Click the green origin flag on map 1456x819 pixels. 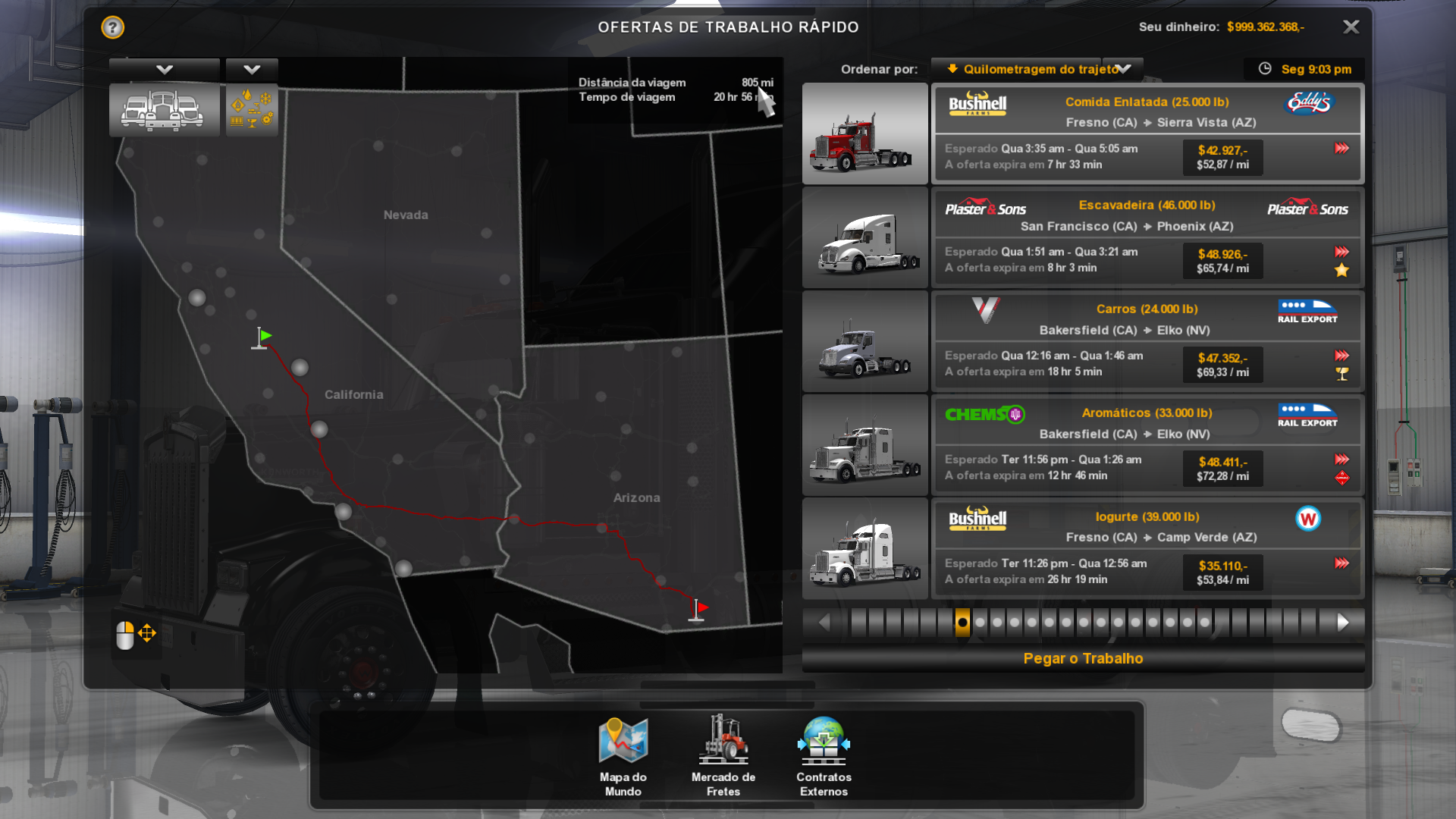coord(262,337)
